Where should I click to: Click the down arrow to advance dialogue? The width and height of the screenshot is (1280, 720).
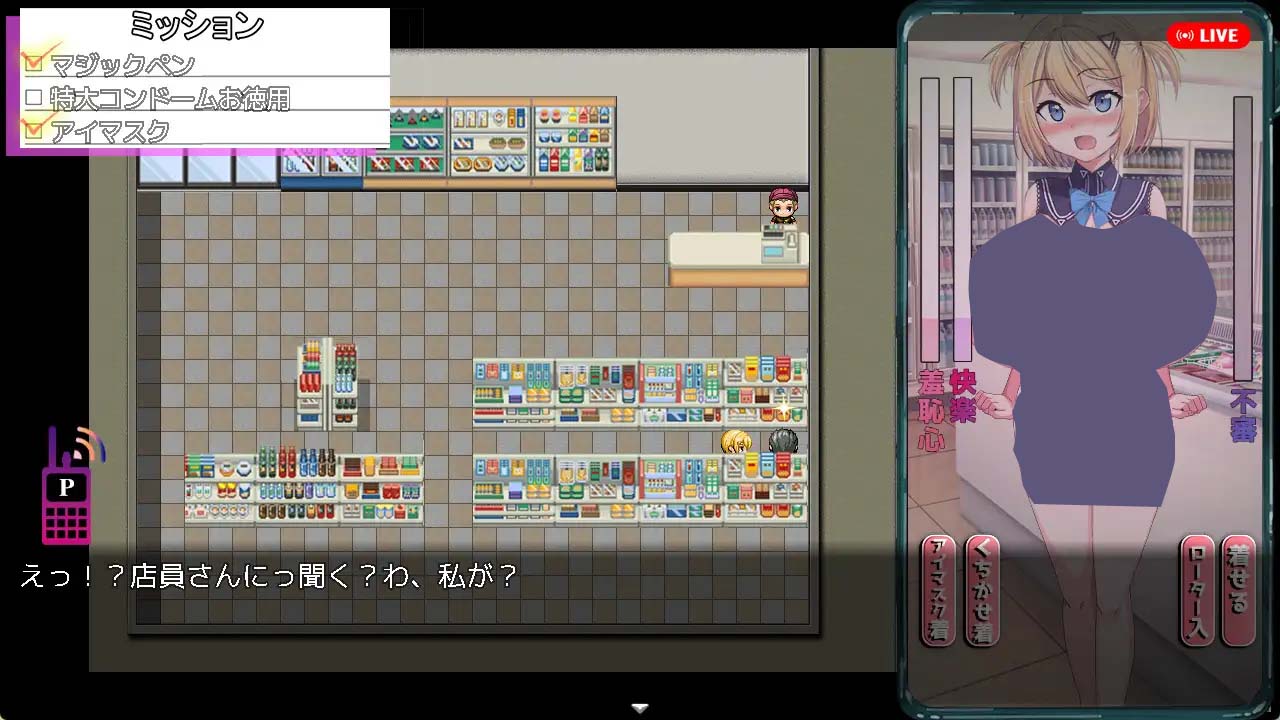coord(639,706)
